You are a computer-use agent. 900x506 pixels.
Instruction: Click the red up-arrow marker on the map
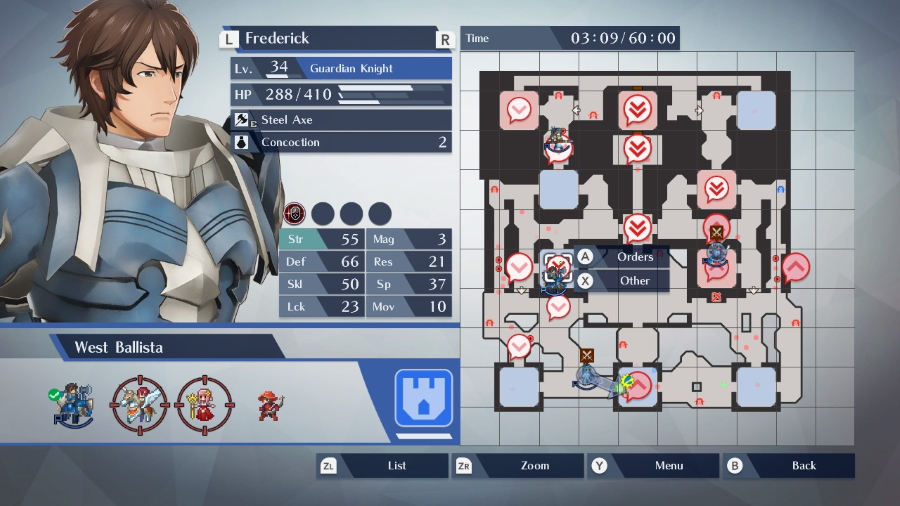[796, 268]
